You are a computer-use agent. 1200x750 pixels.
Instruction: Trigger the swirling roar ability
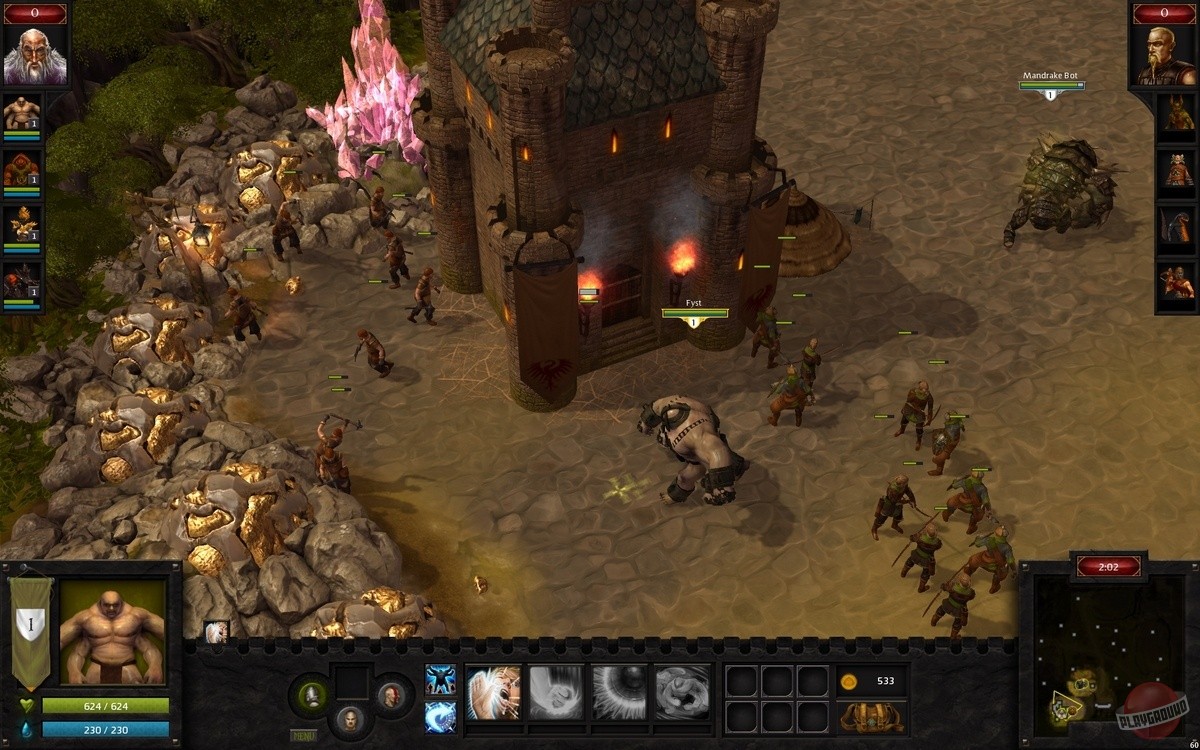pyautogui.click(x=682, y=692)
